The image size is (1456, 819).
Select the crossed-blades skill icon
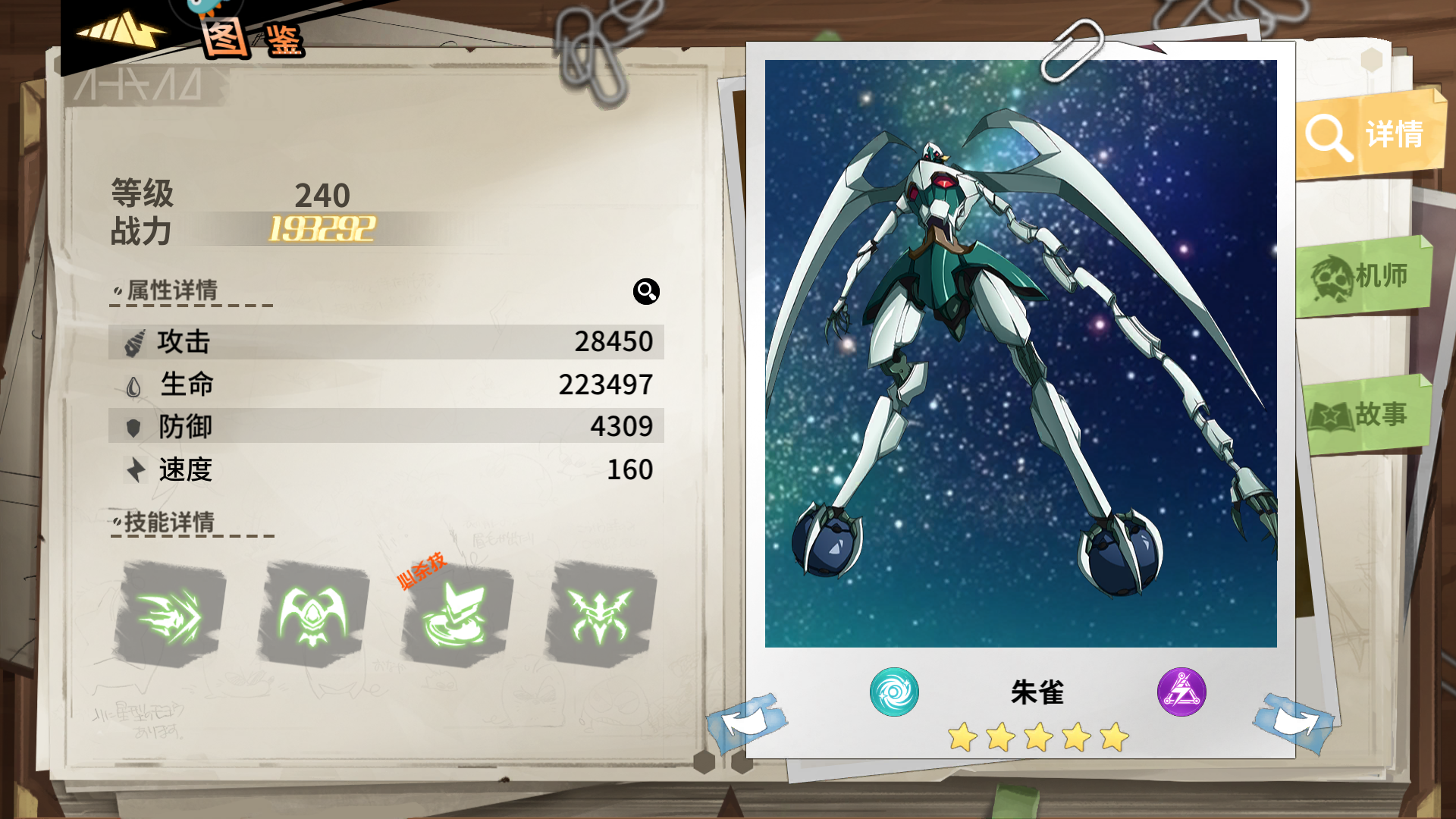600,614
